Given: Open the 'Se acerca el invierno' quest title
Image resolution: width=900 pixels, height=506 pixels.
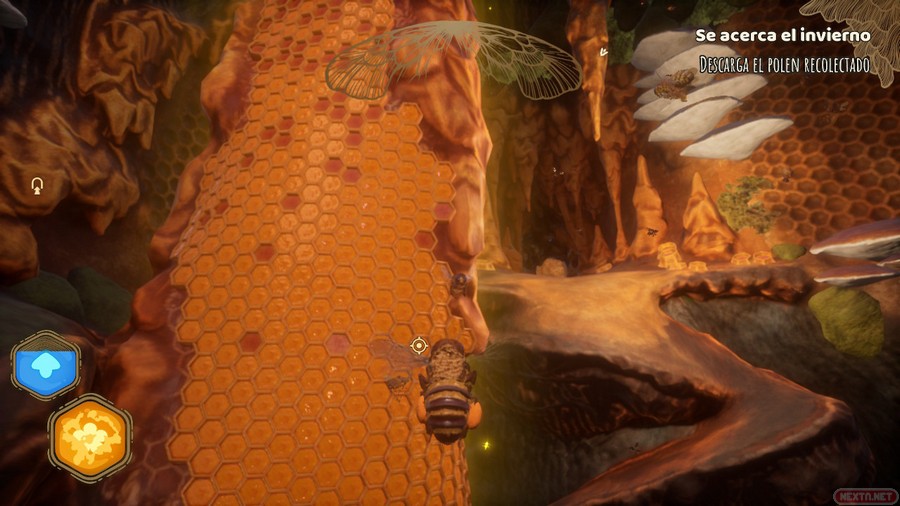Looking at the screenshot, I should pos(783,35).
